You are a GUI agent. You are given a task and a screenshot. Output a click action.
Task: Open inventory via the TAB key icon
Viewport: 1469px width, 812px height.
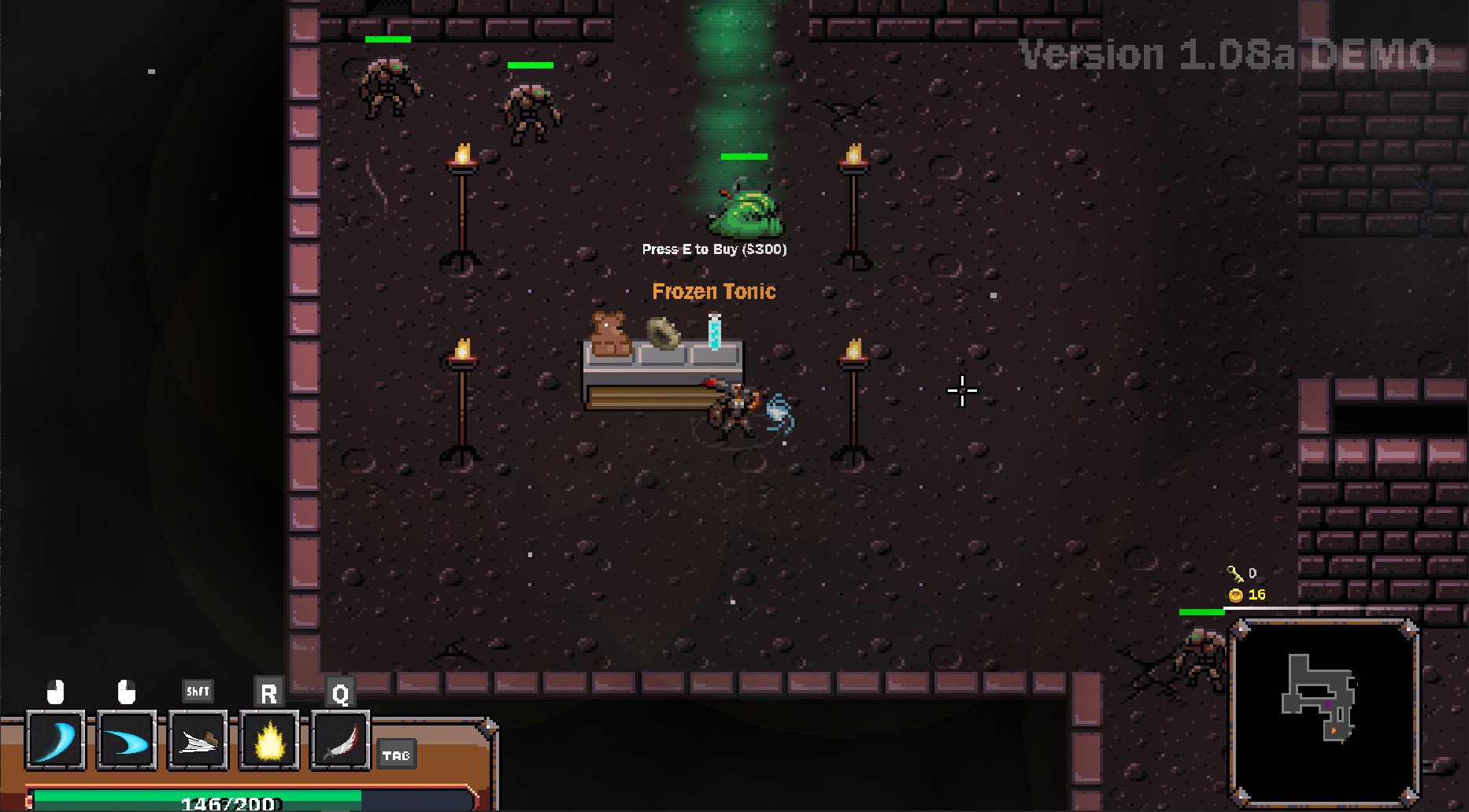coord(397,755)
